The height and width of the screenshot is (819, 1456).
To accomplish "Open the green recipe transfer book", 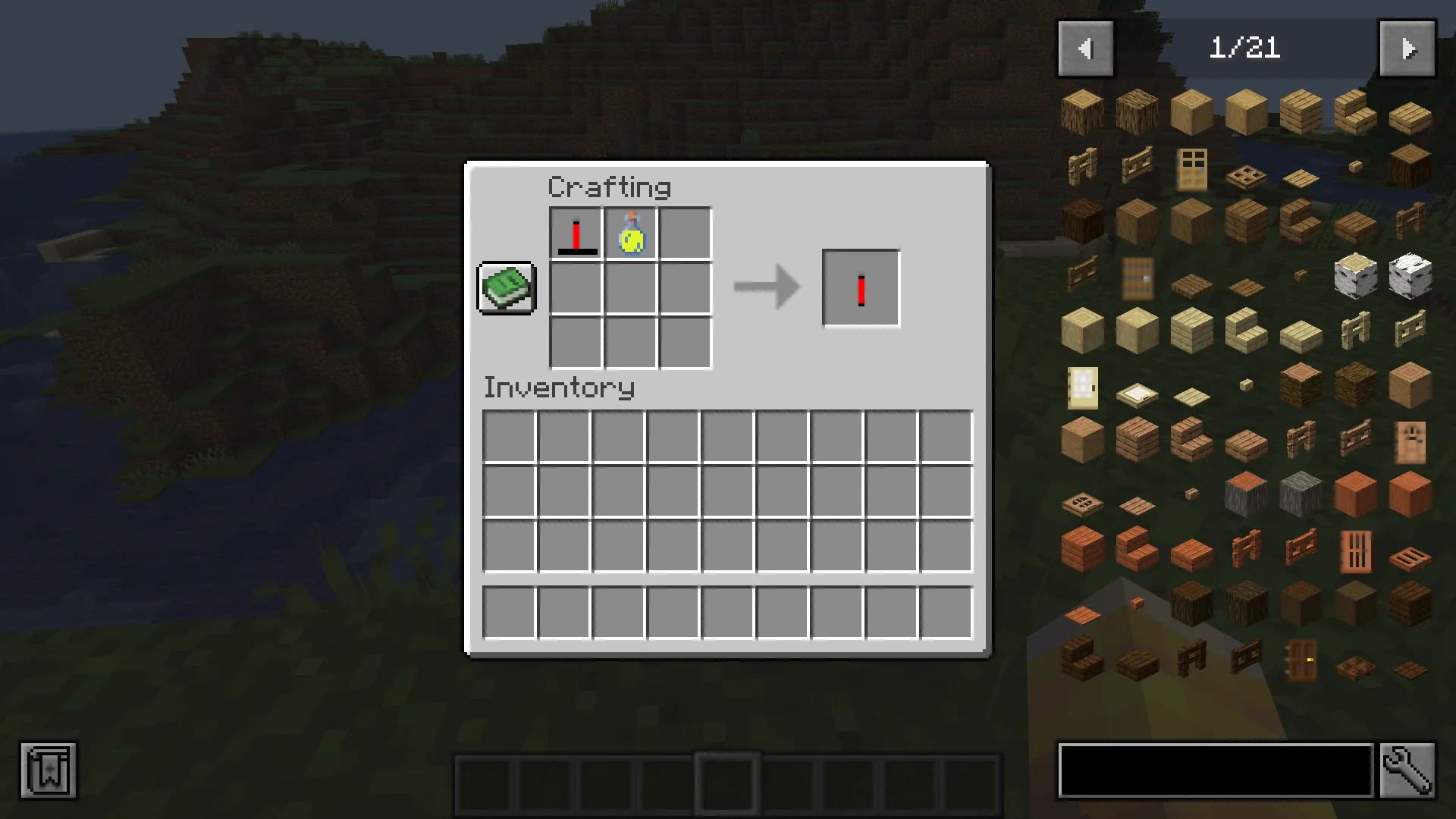I will [507, 289].
